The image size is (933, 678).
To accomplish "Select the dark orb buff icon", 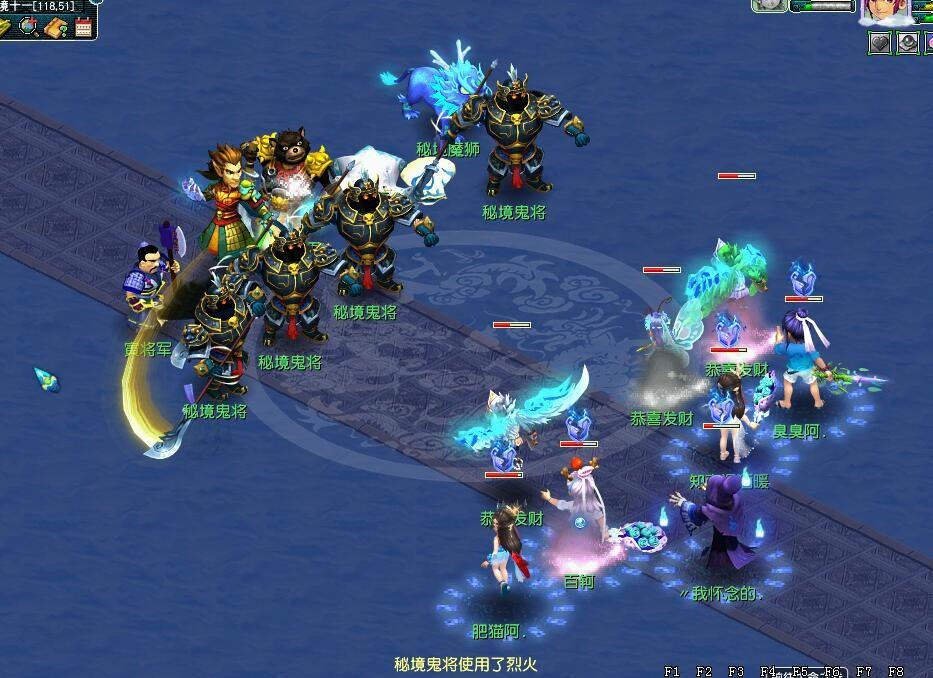I will (x=907, y=43).
